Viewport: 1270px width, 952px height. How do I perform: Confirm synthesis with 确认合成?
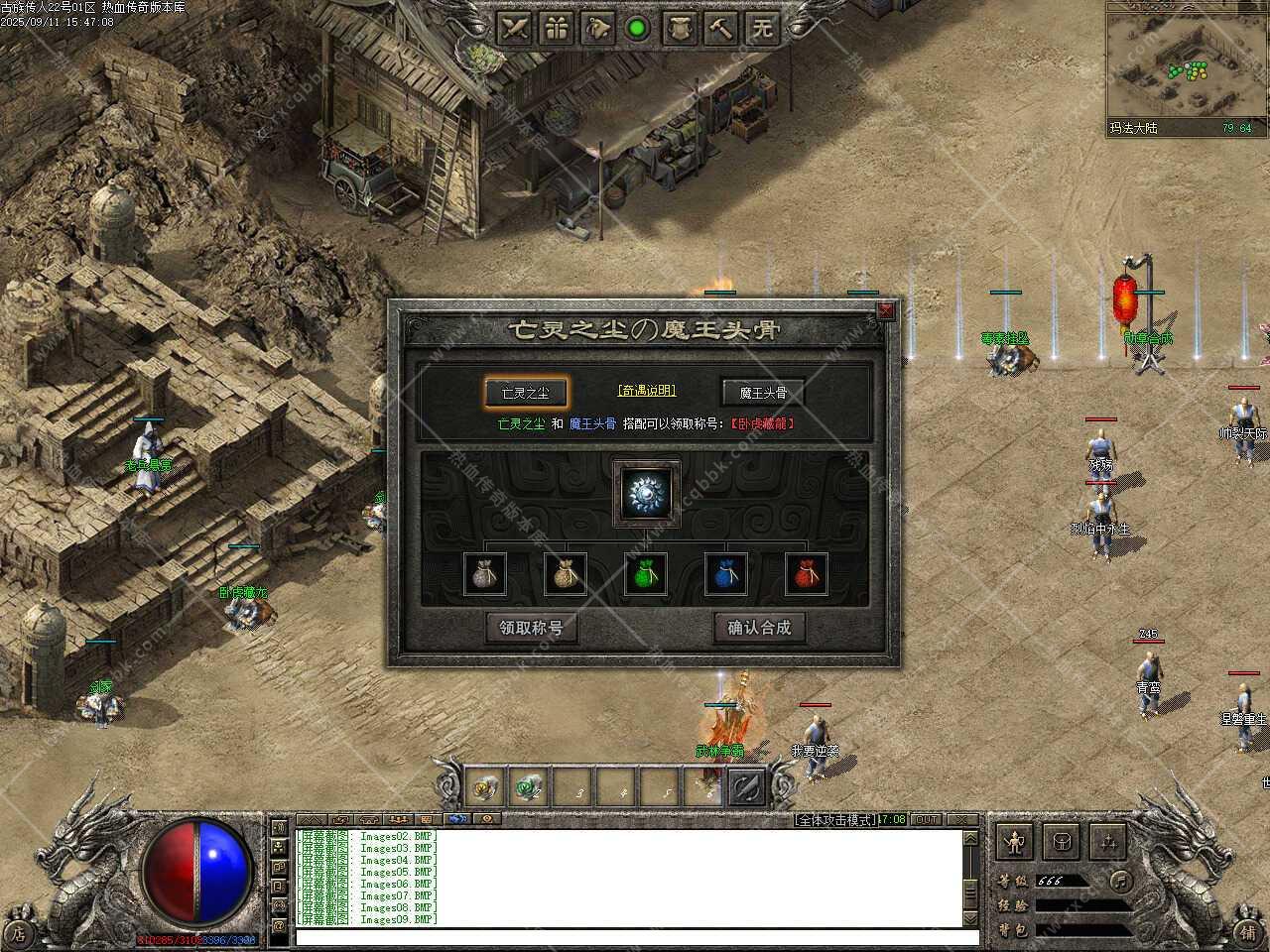coord(759,628)
